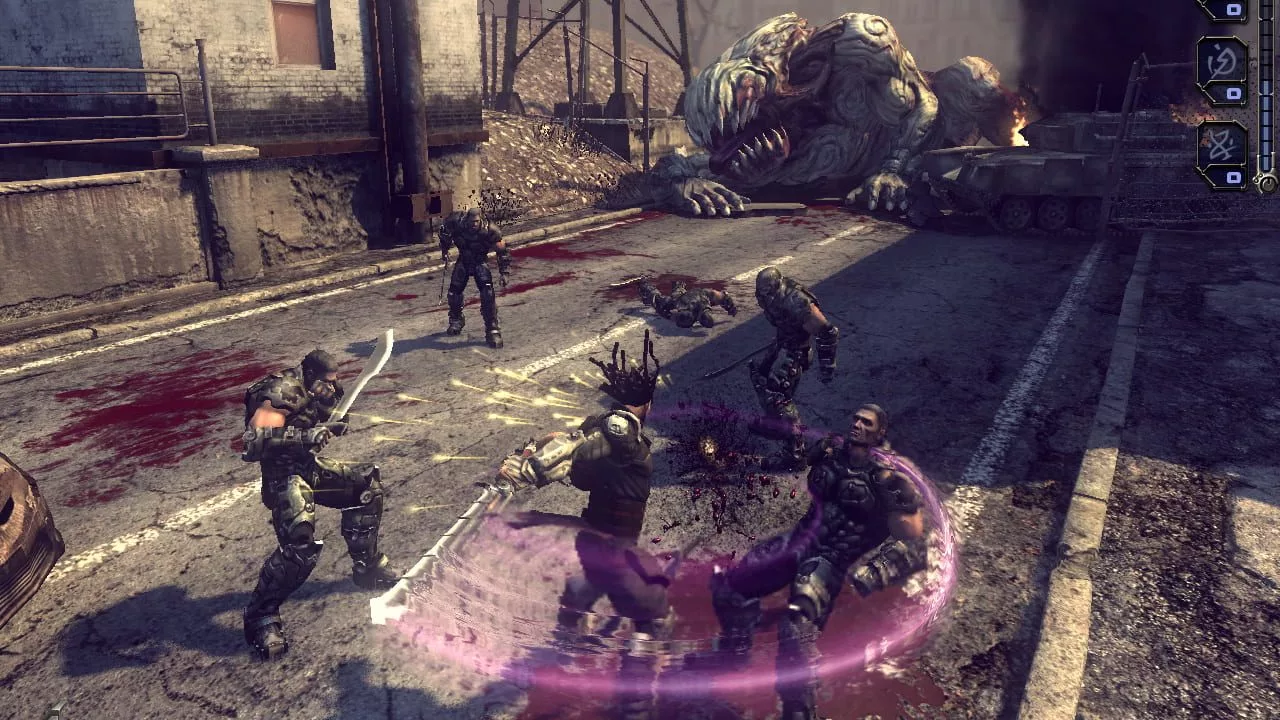Select the crossed hourglass rune ability
1280x720 pixels.
(1221, 145)
